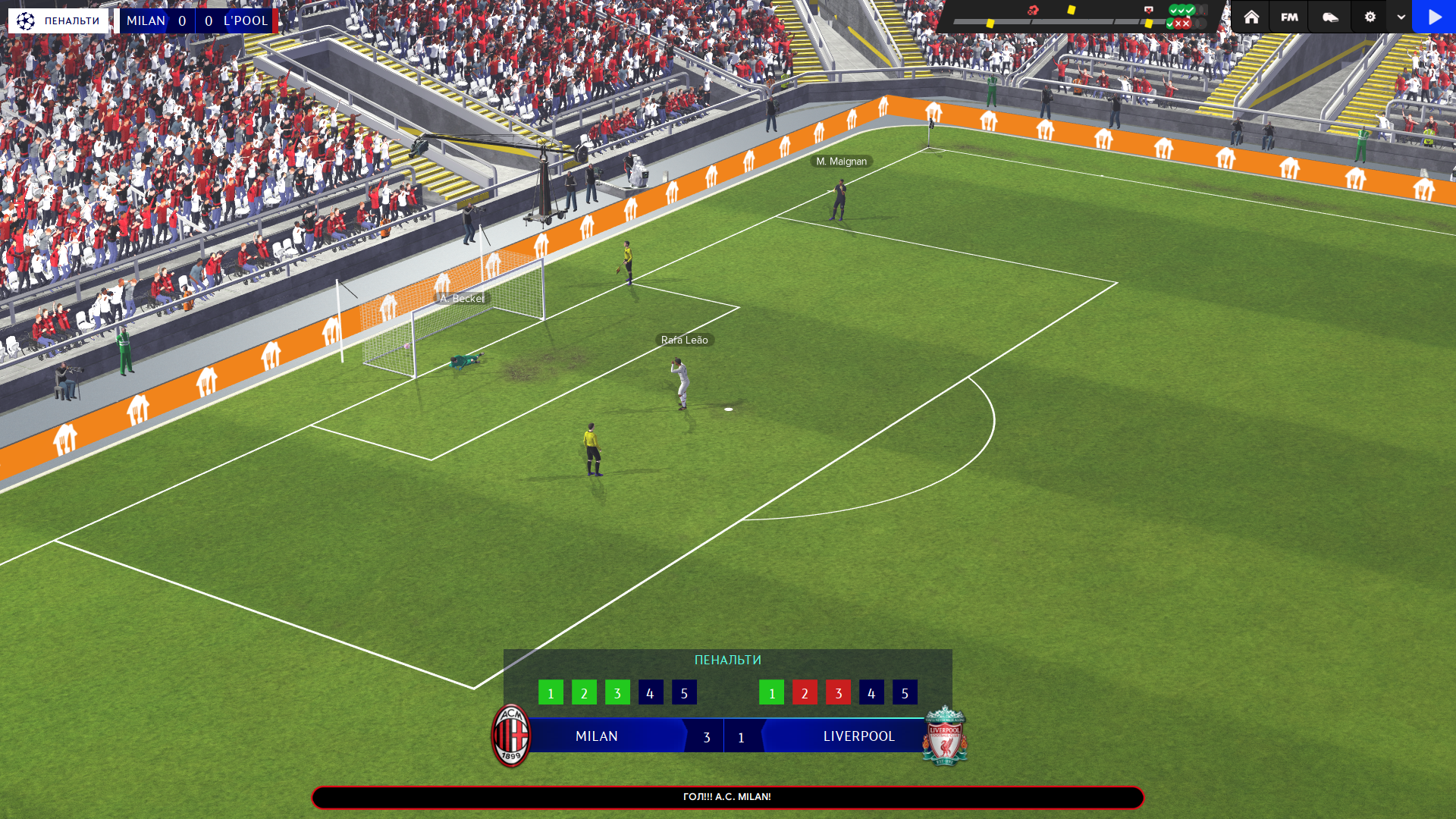Screen dimensions: 1456x819
Task: Click the blue play button
Action: pos(1434,17)
